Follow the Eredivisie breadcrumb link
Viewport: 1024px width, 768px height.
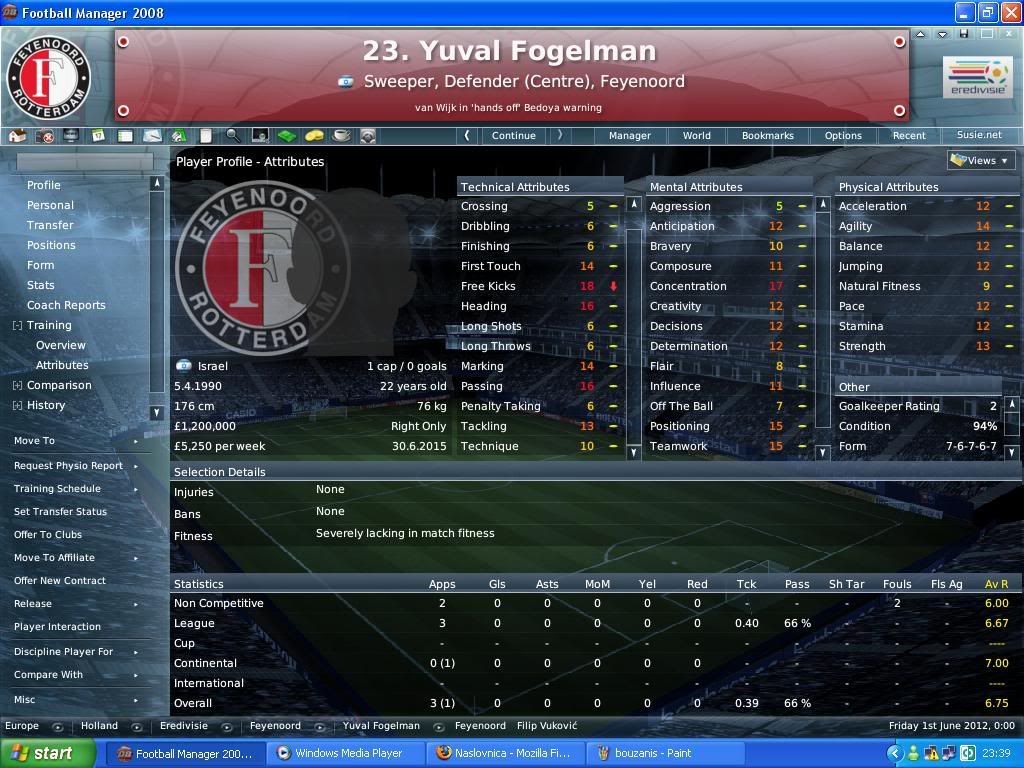click(184, 726)
